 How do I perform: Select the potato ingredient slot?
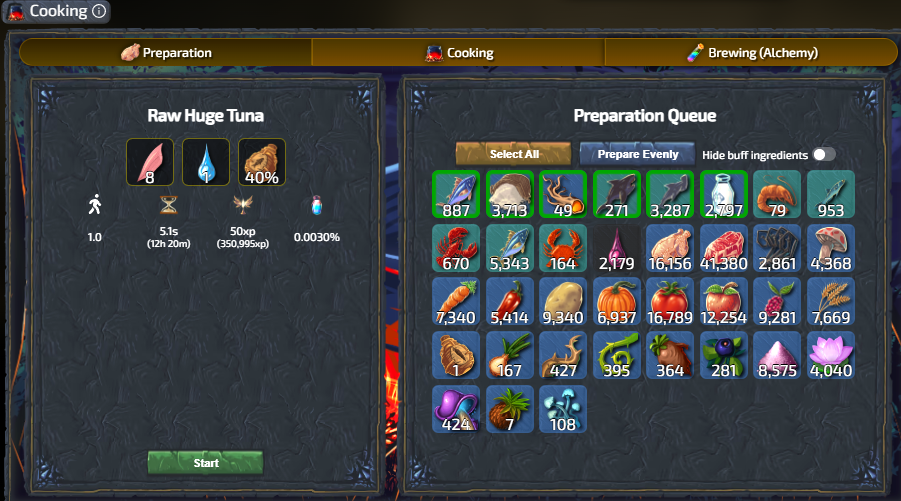point(563,302)
